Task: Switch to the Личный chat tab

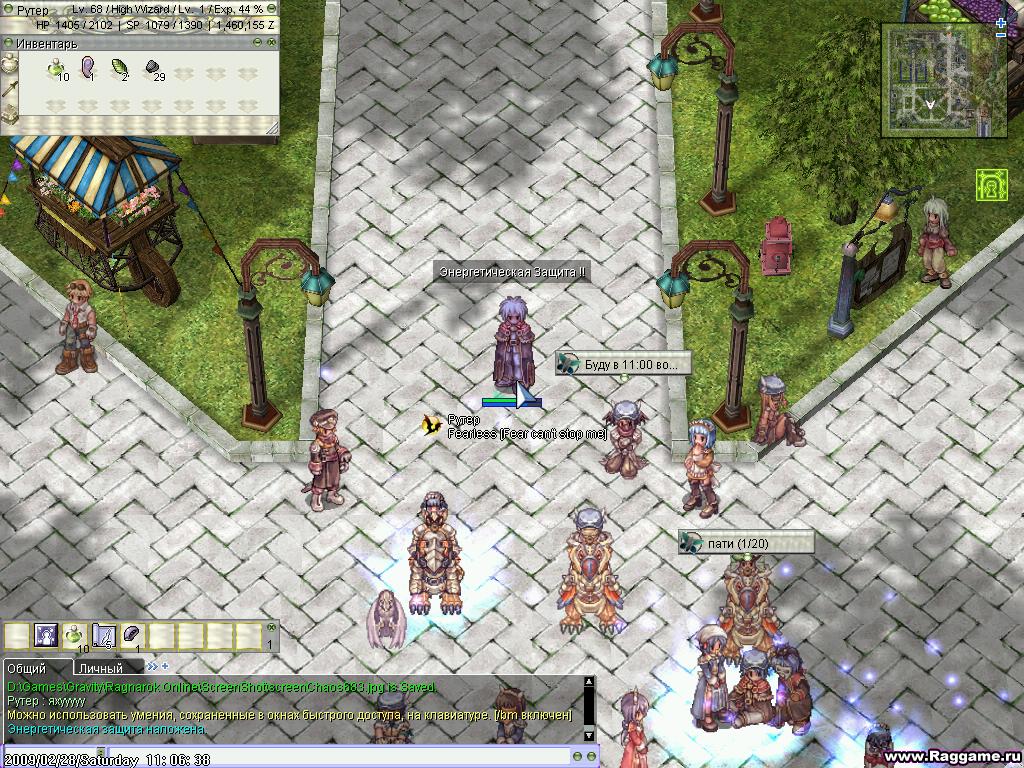Action: click(100, 668)
